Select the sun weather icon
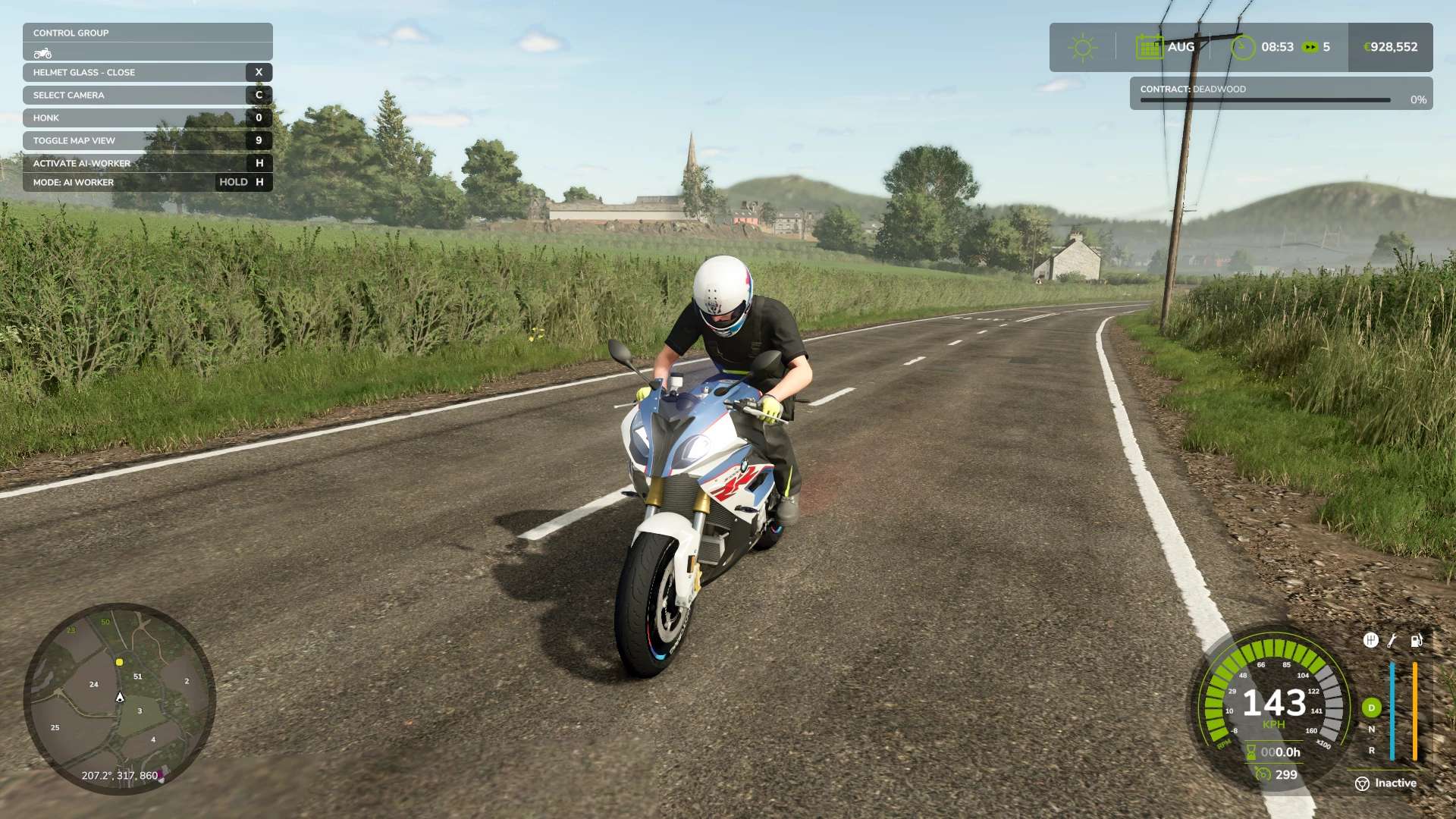This screenshot has width=1456, height=819. pos(1082,47)
